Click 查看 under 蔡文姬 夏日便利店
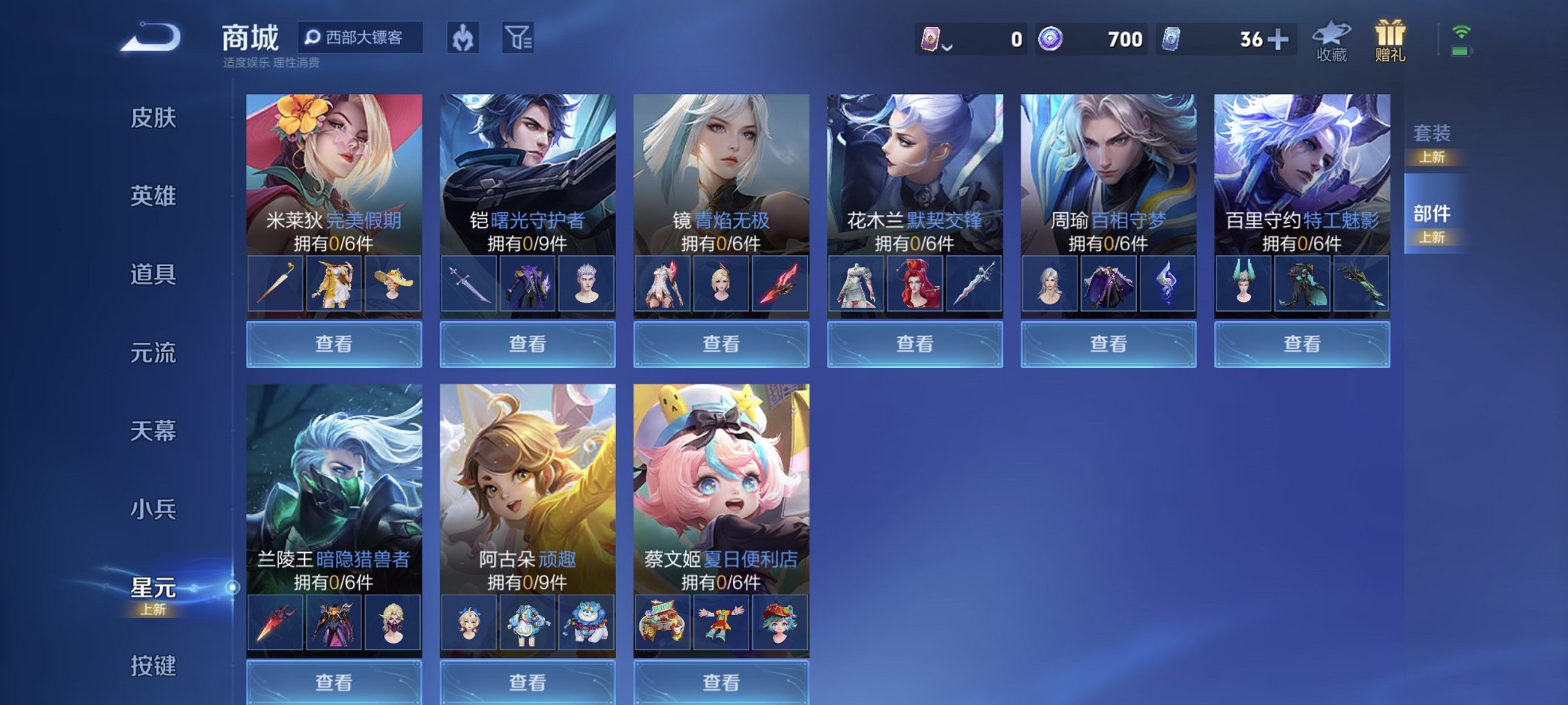 pyautogui.click(x=720, y=683)
